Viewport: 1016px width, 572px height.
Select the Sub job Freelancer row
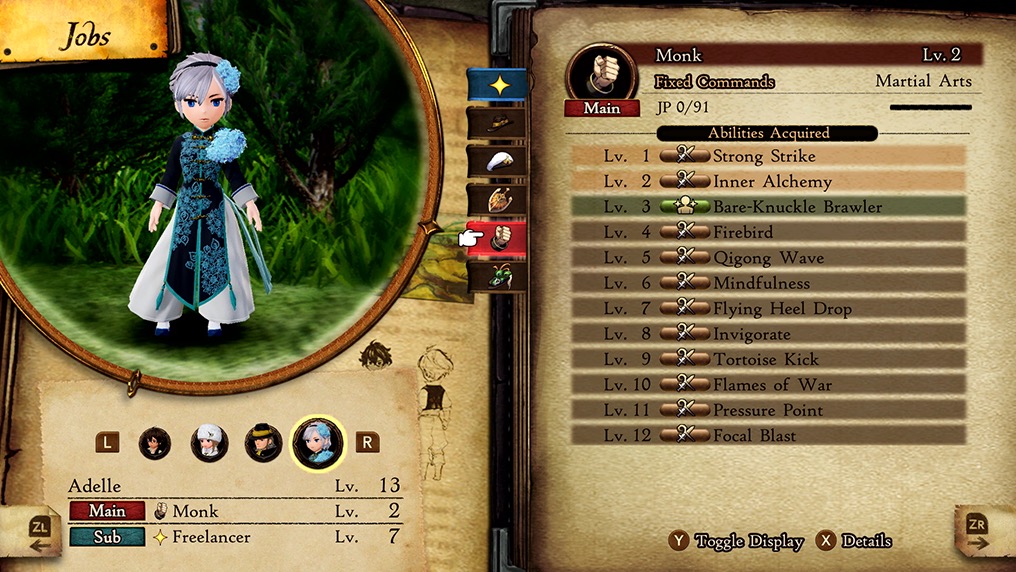[236, 537]
